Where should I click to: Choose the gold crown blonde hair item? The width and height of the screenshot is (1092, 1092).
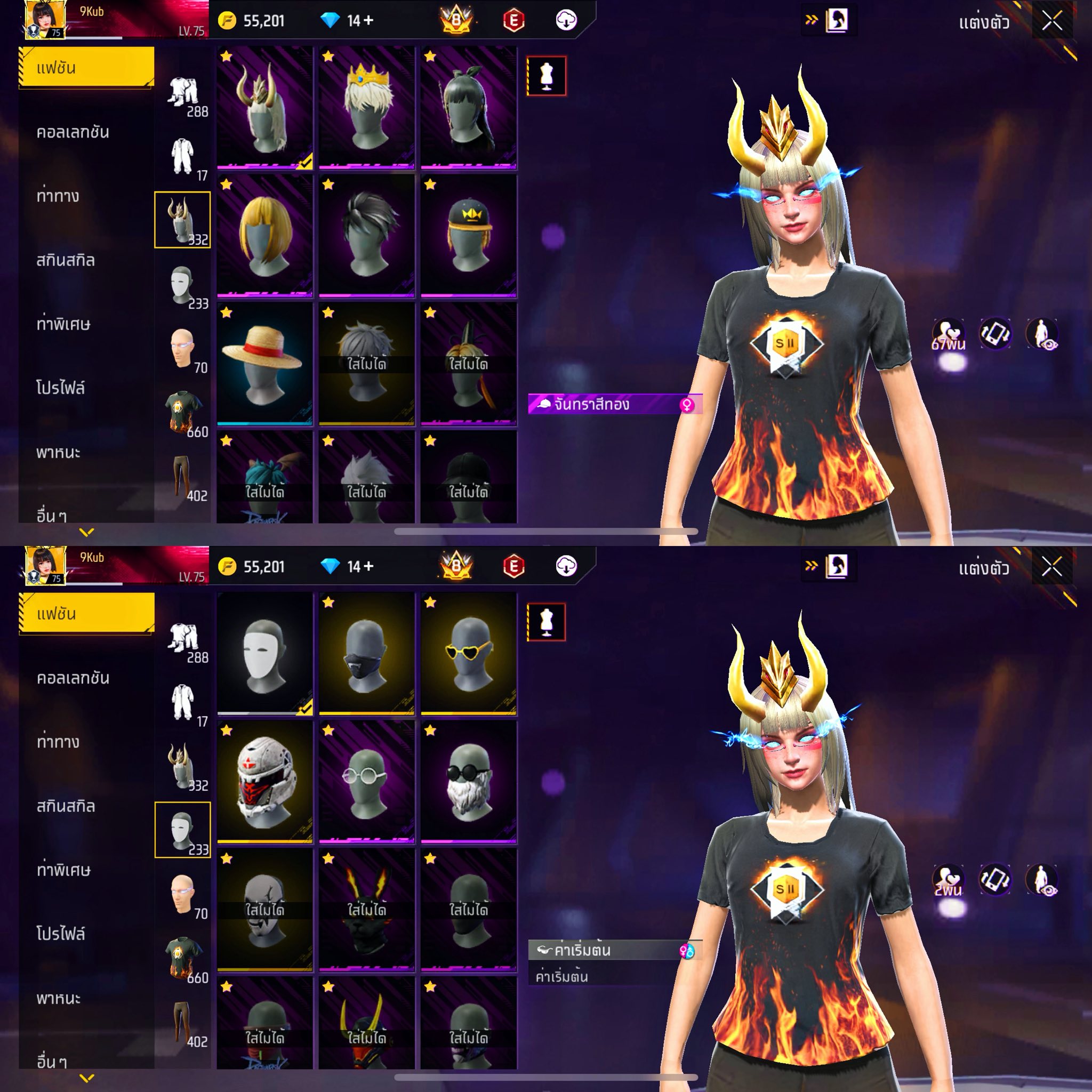[366, 107]
